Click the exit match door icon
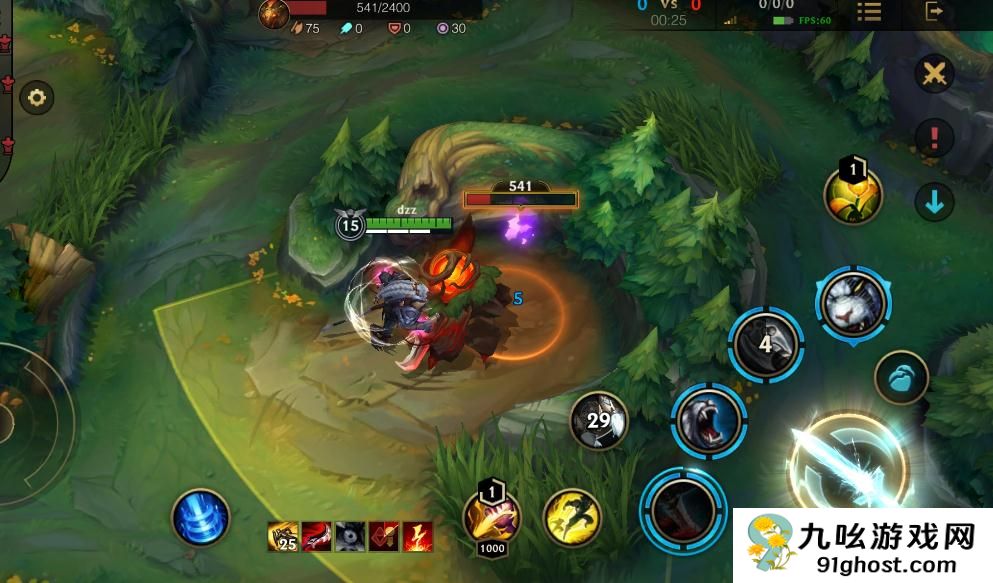 tap(935, 12)
